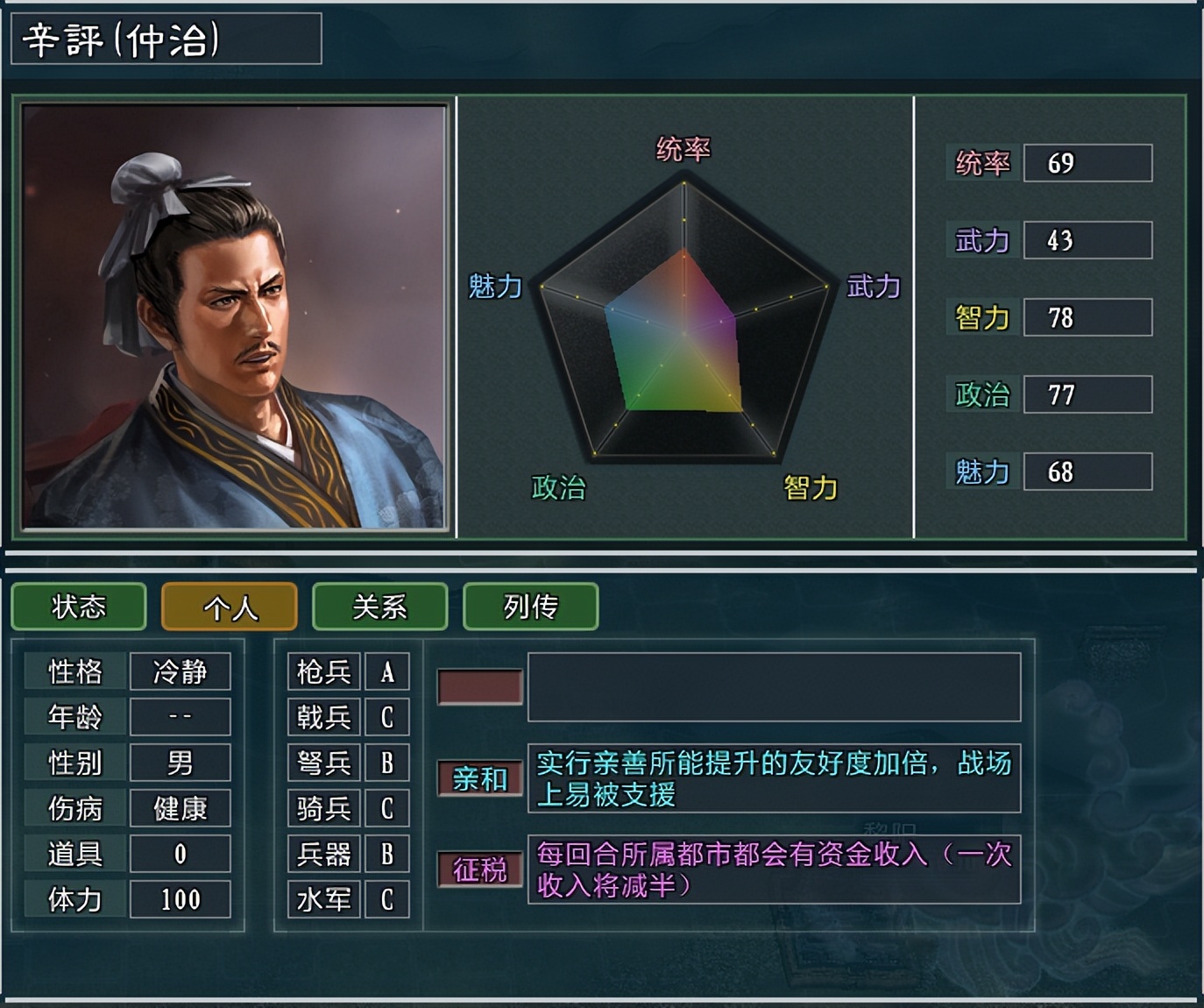This screenshot has width=1204, height=1008.
Task: Select the 个人 button
Action: 229,607
